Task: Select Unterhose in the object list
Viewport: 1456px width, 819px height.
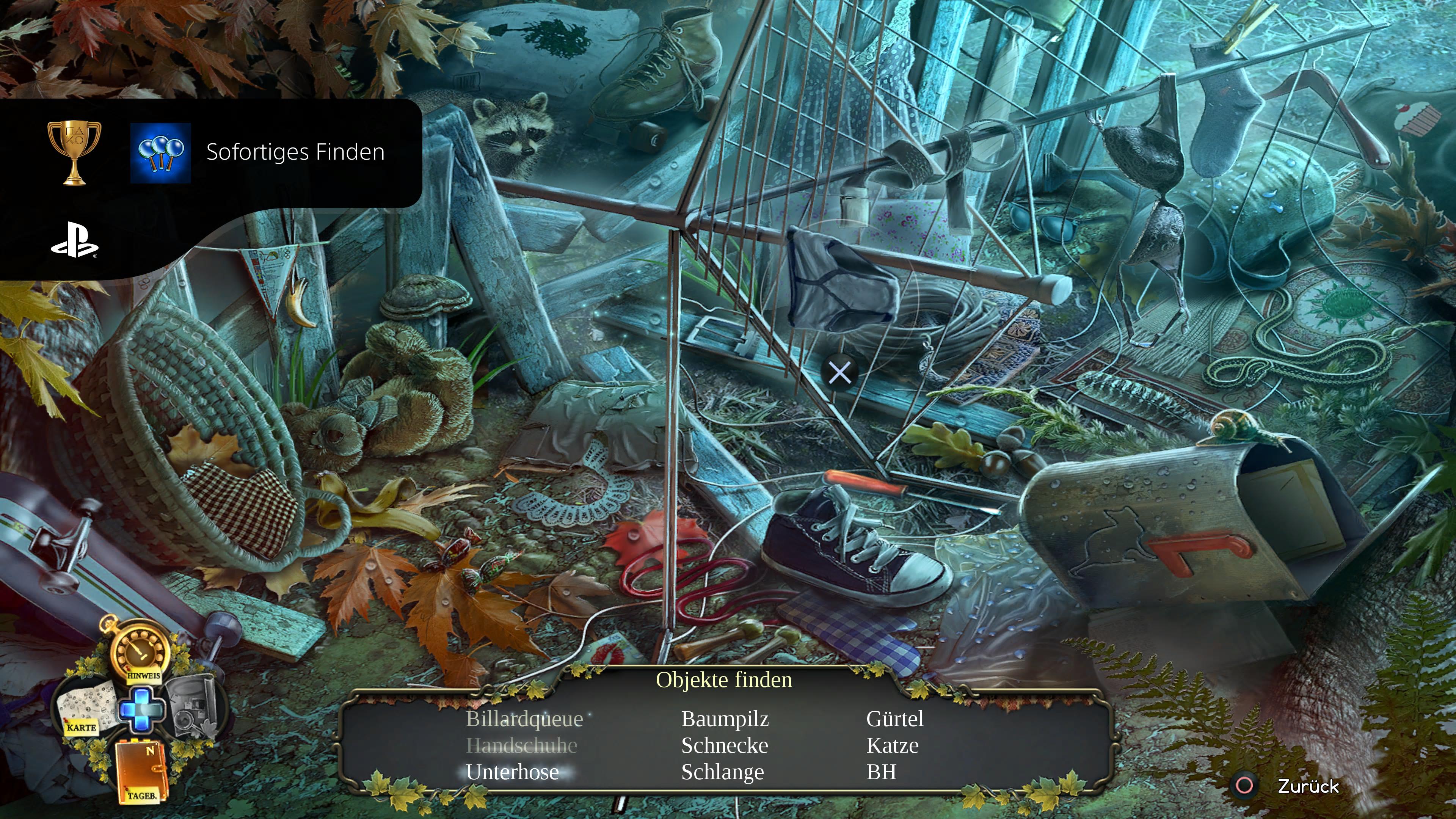Action: 512,772
